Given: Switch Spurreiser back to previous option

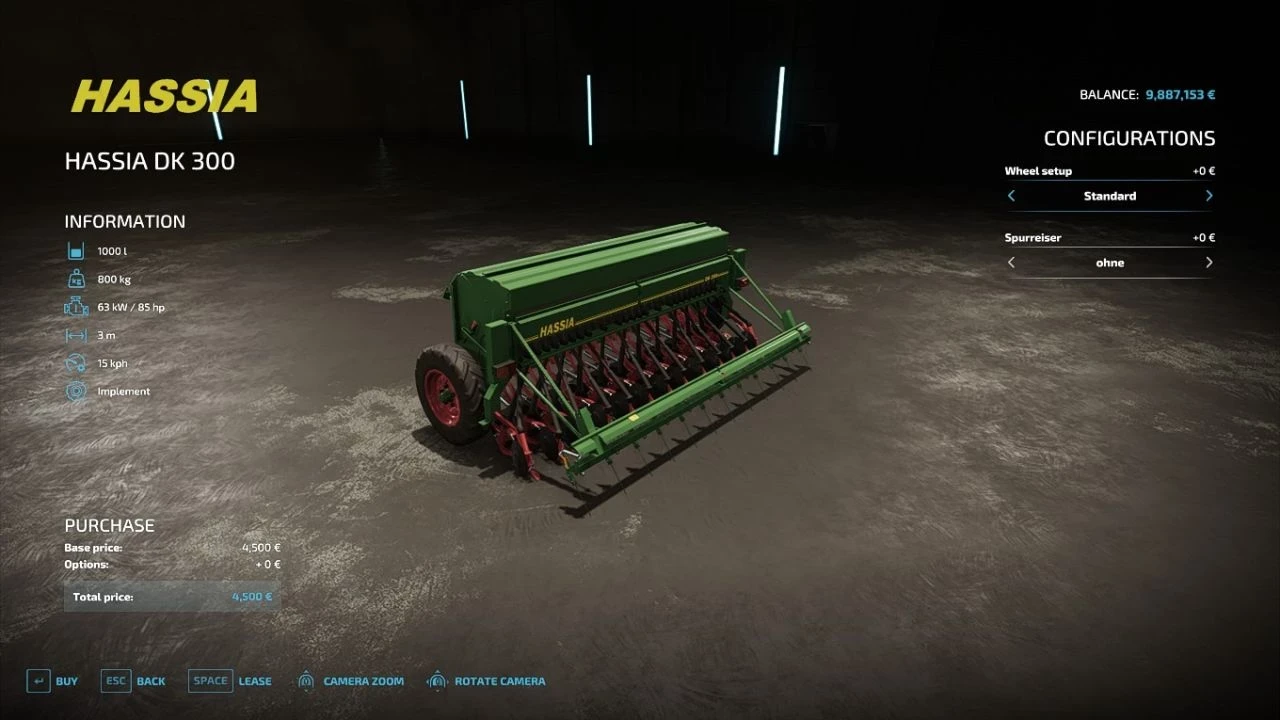Looking at the screenshot, I should [x=1011, y=262].
